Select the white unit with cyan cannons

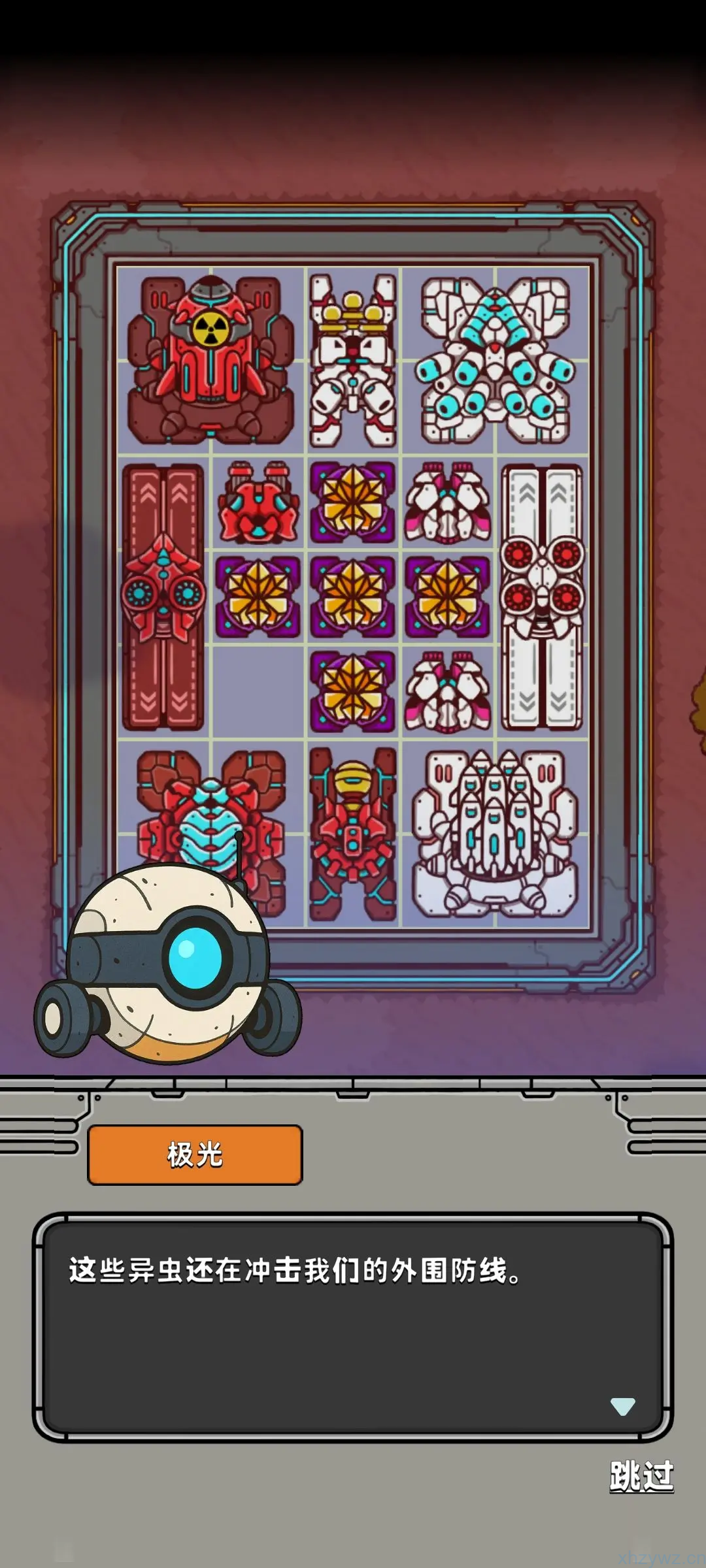click(x=496, y=361)
